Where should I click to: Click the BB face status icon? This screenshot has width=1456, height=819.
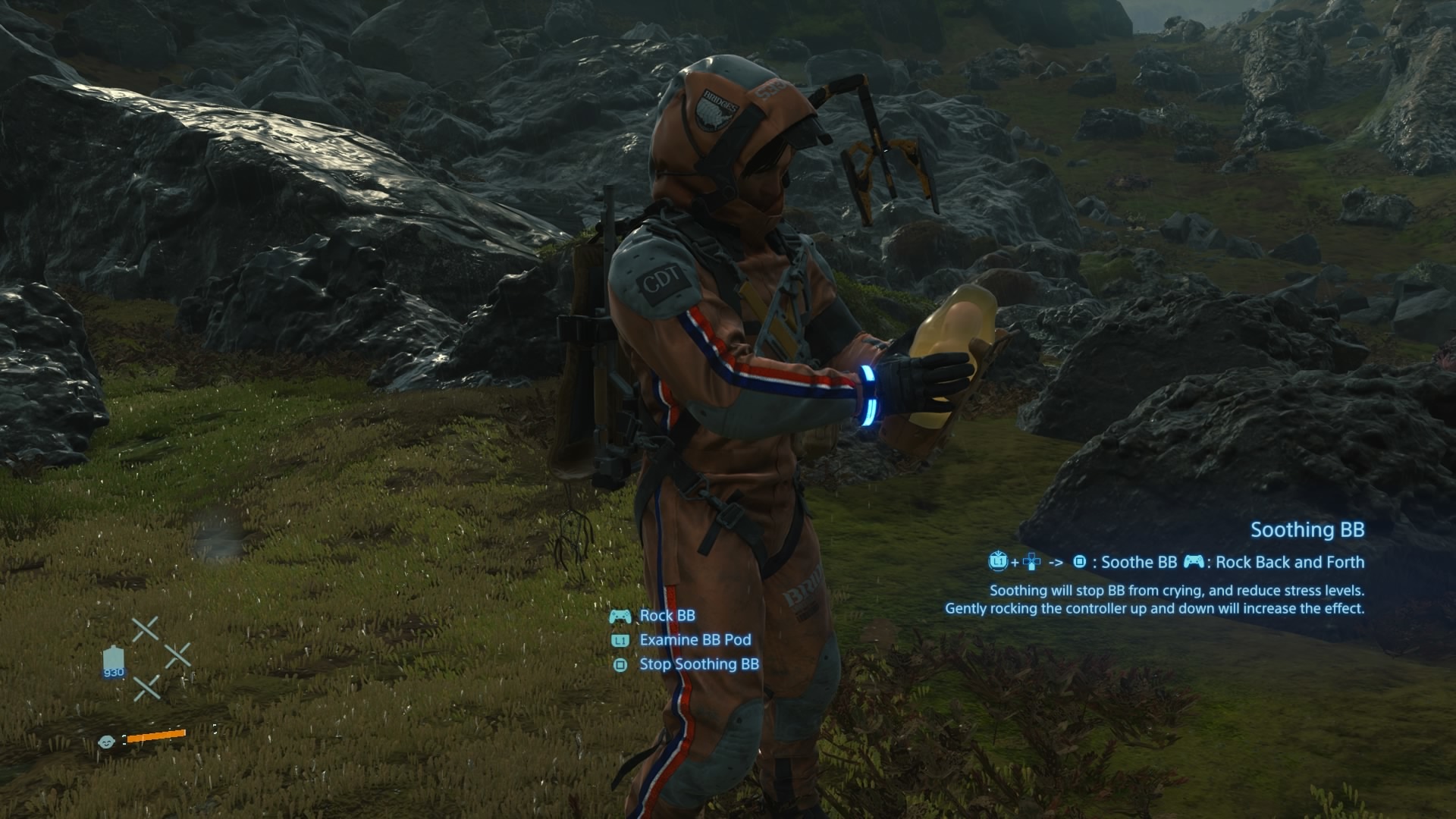tap(106, 742)
